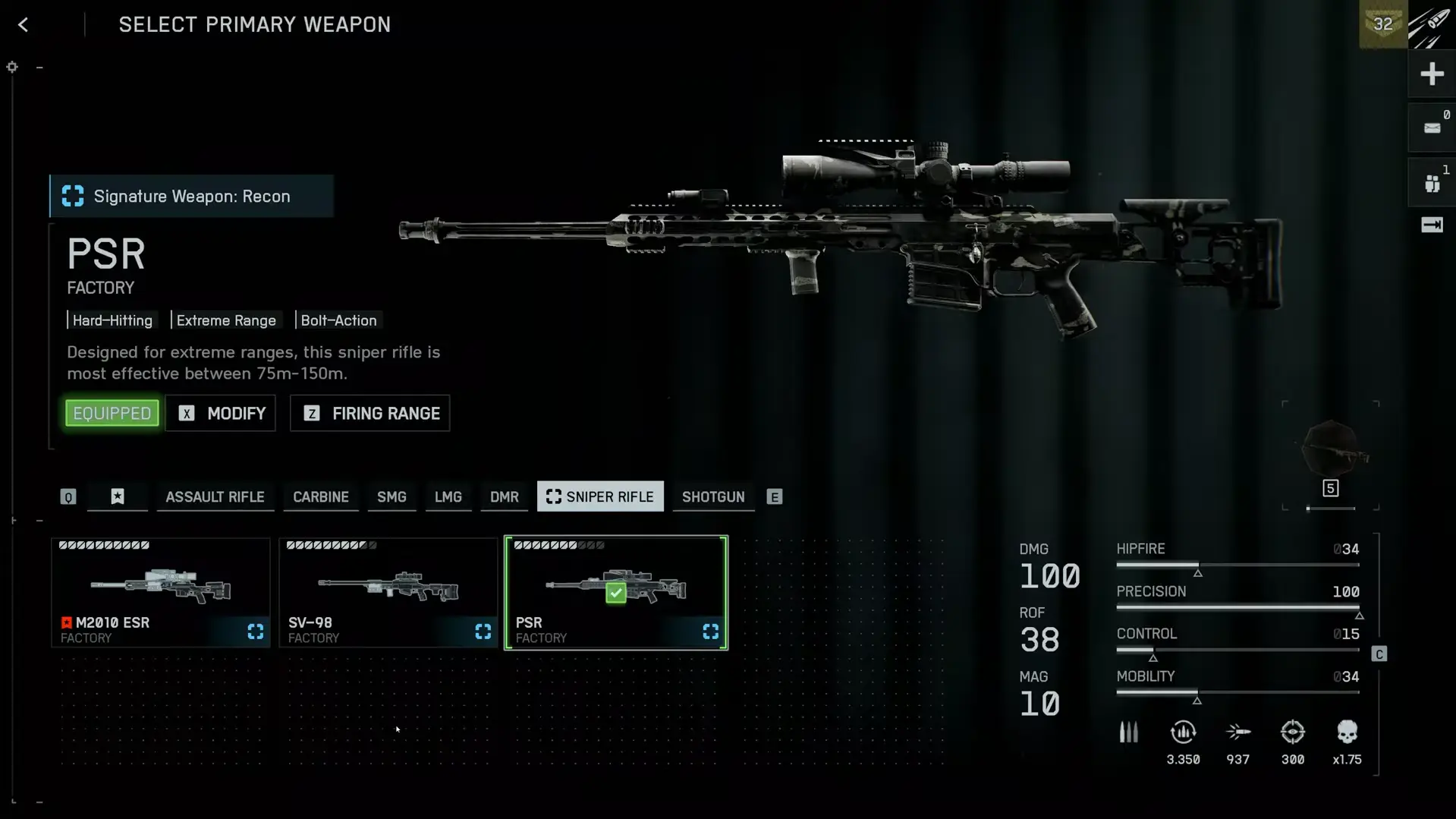View the Shotgun category
Image resolution: width=1456 pixels, height=819 pixels.
click(x=713, y=497)
